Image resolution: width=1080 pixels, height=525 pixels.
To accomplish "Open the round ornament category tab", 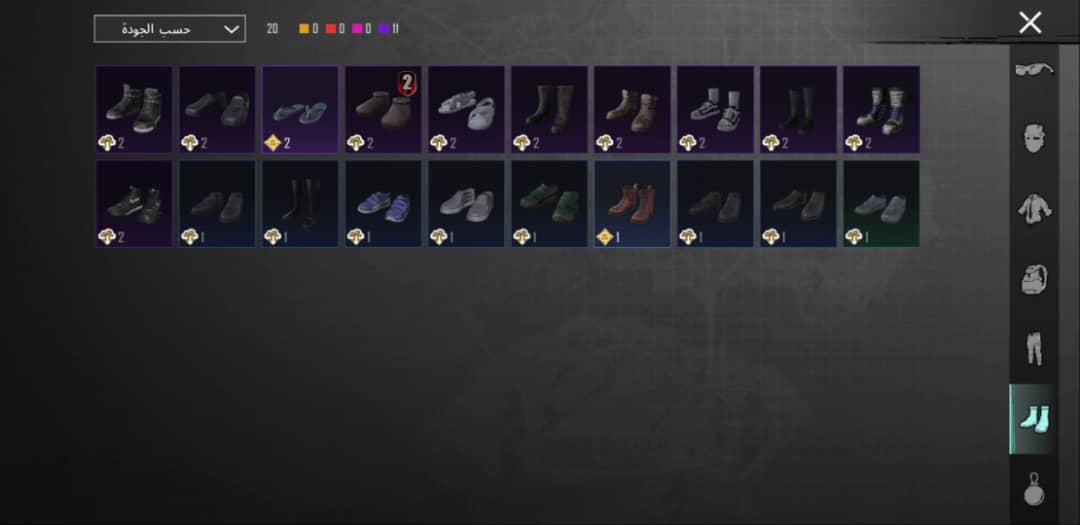I will 1033,490.
